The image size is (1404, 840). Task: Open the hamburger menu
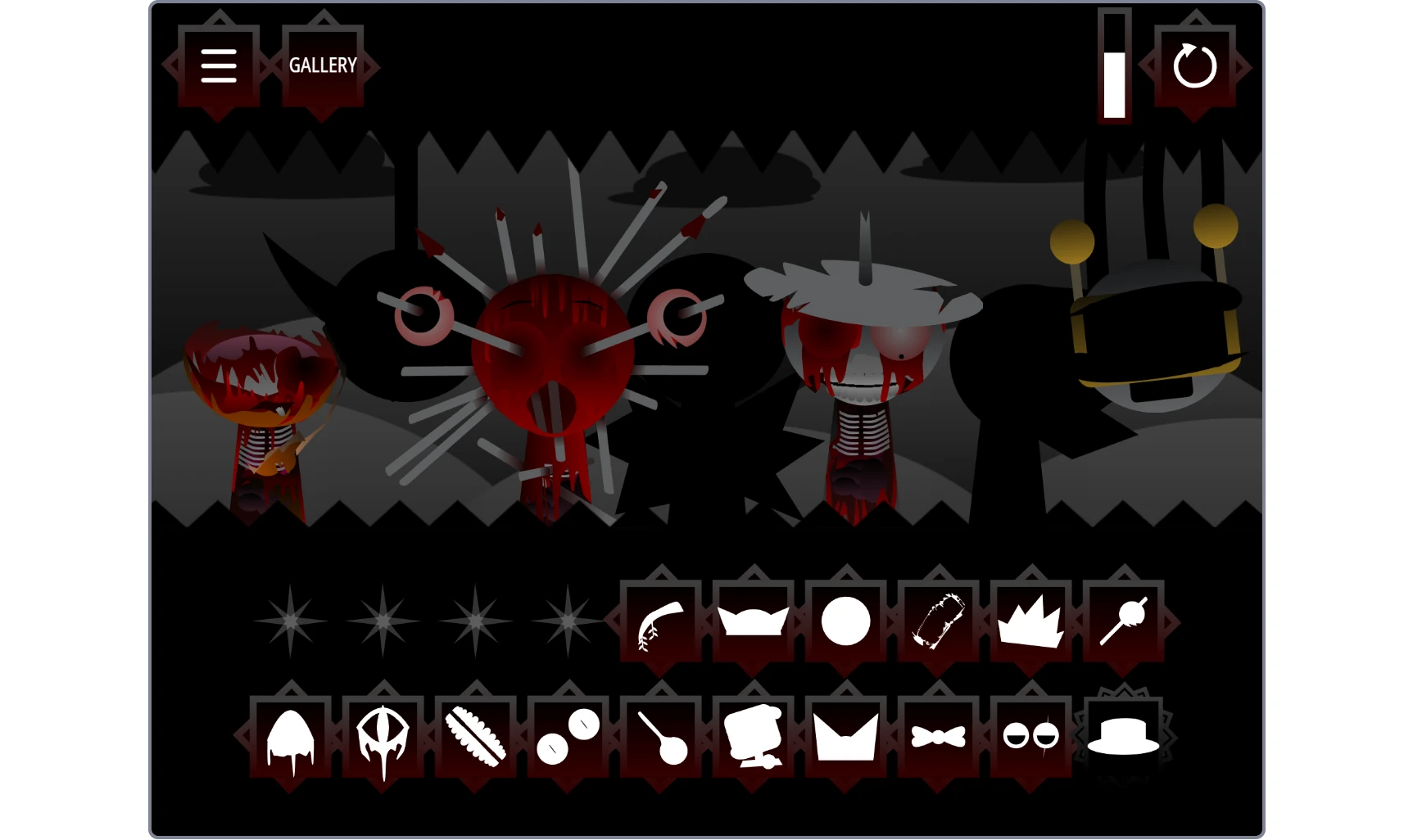pyautogui.click(x=217, y=65)
